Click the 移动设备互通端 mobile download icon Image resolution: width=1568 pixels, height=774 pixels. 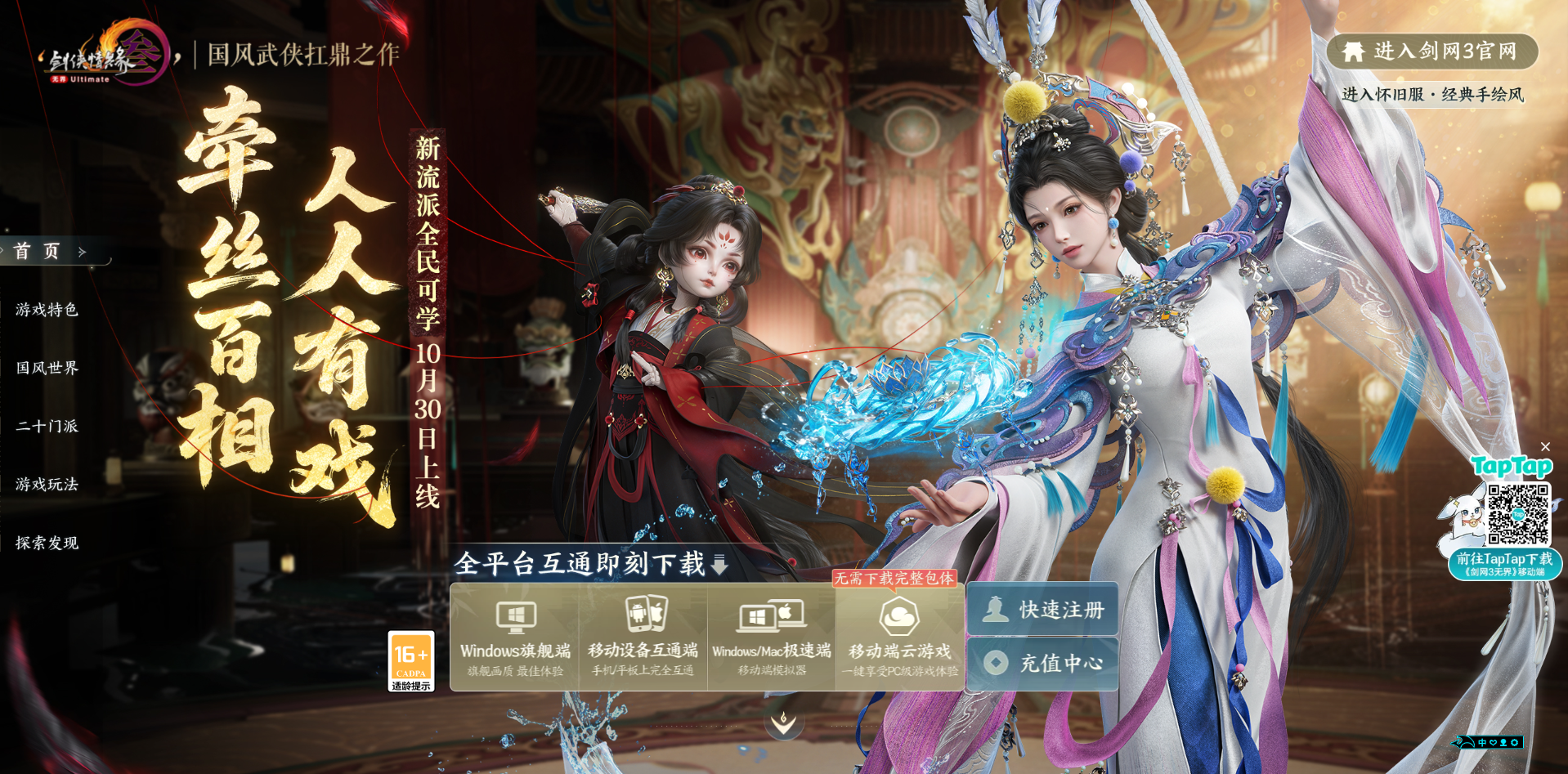643,615
